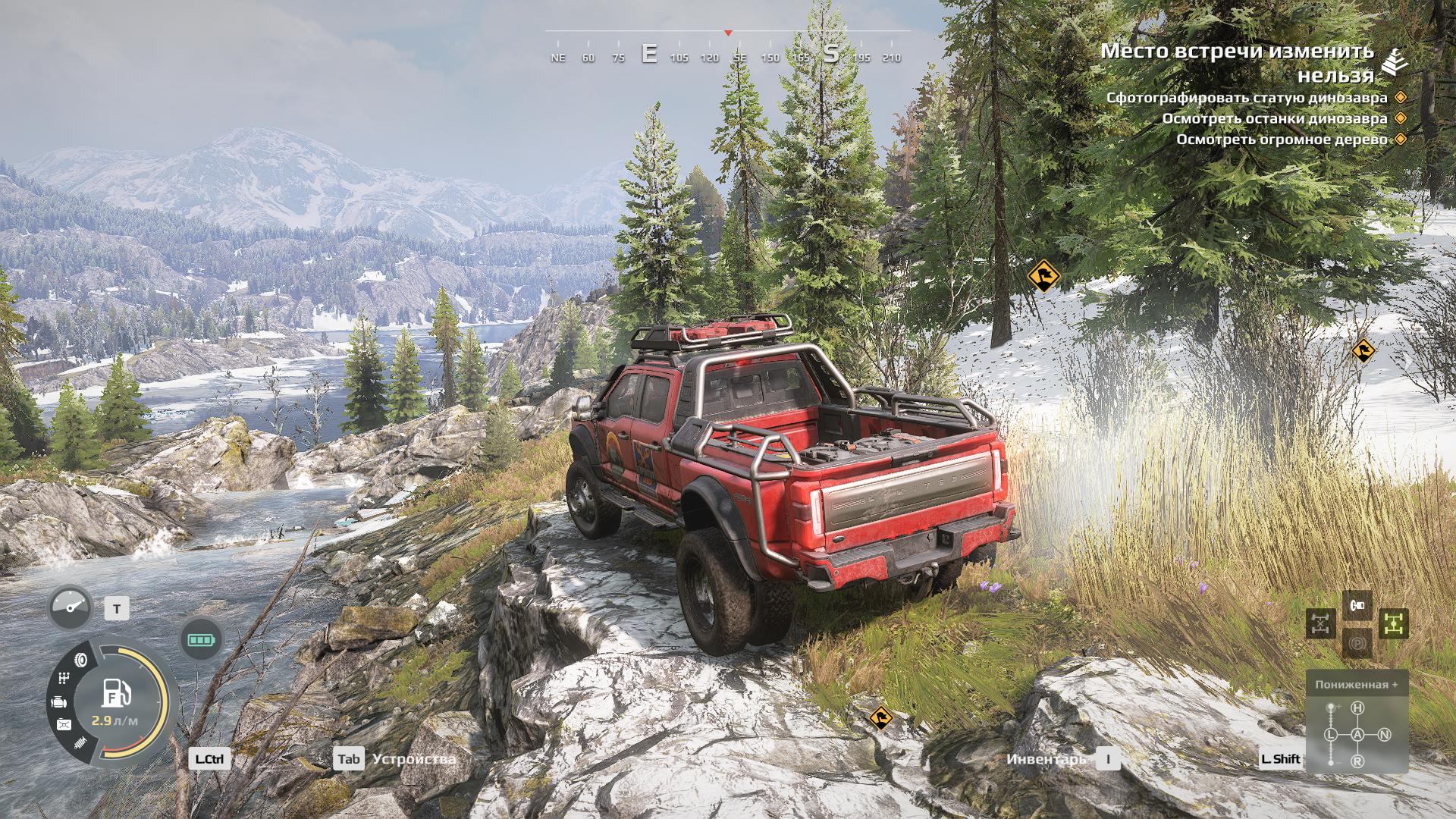Shift gearbox to Reverse gear R
Screen dimensions: 1456x819
[1357, 761]
